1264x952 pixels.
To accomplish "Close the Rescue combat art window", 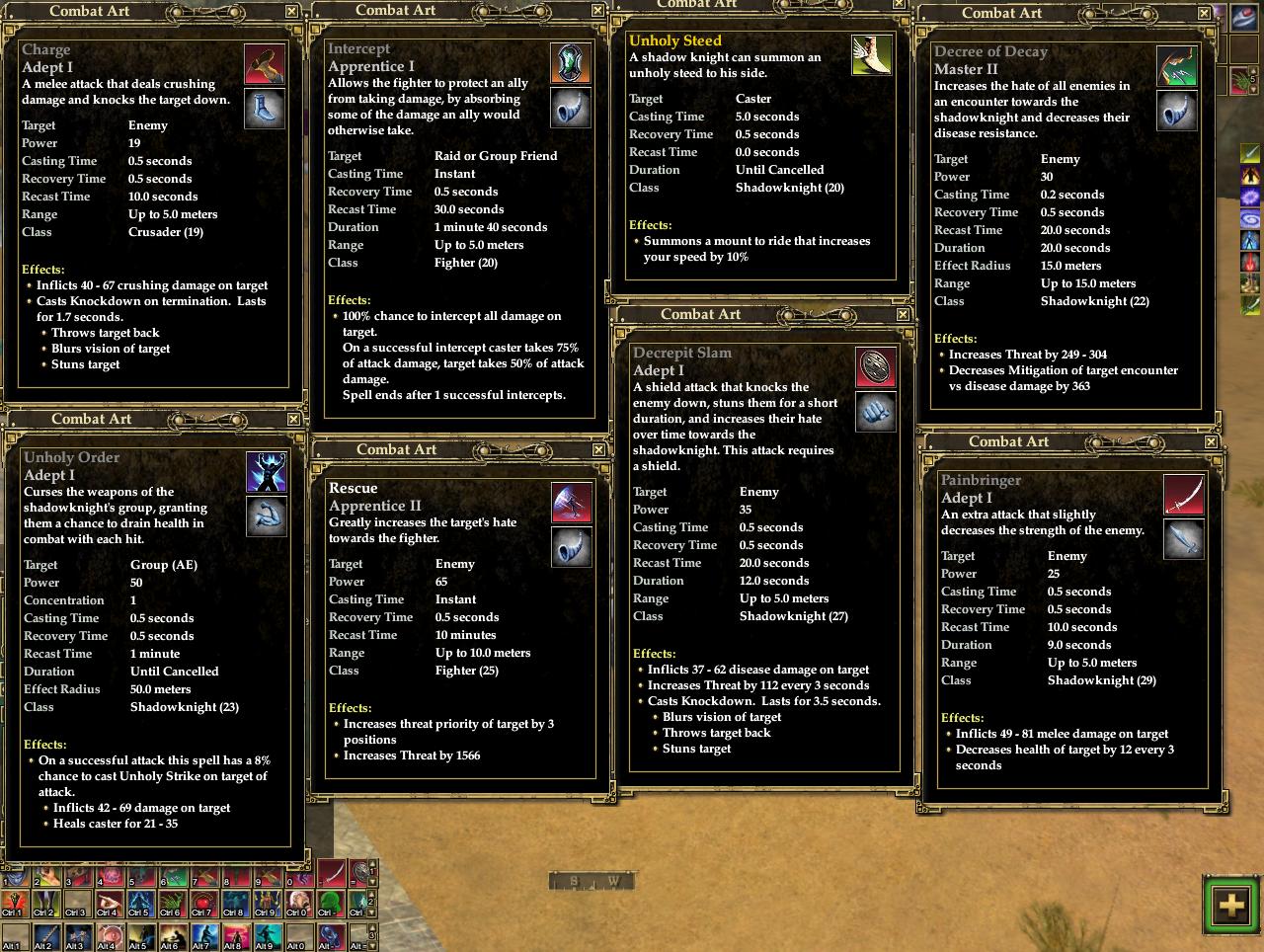I will (x=597, y=449).
